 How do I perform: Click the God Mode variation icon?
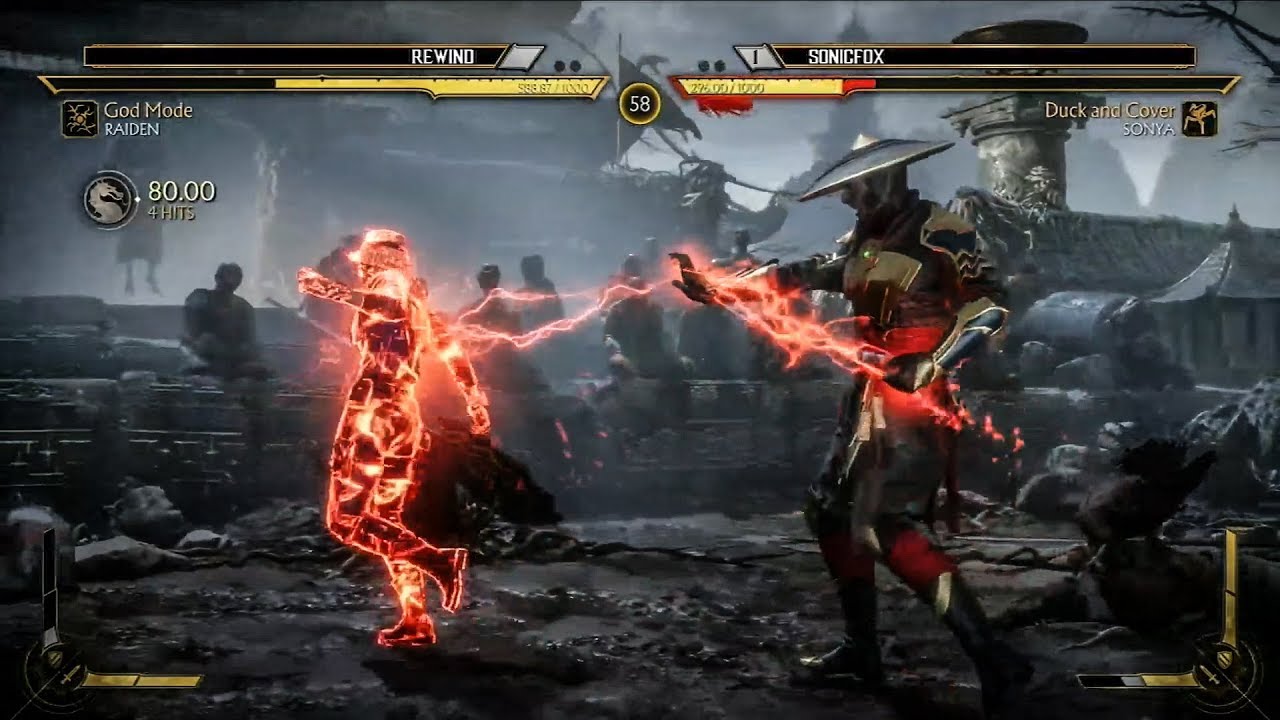pyautogui.click(x=78, y=118)
